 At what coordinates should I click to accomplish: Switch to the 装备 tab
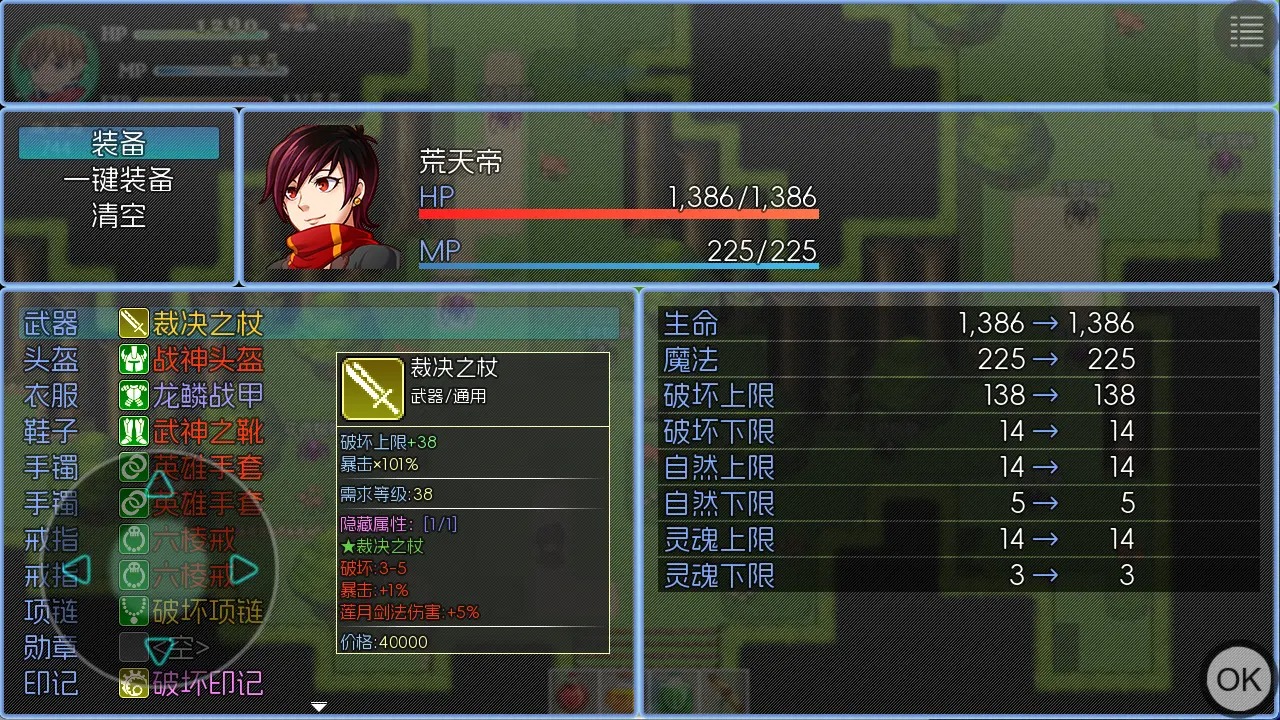pos(119,143)
